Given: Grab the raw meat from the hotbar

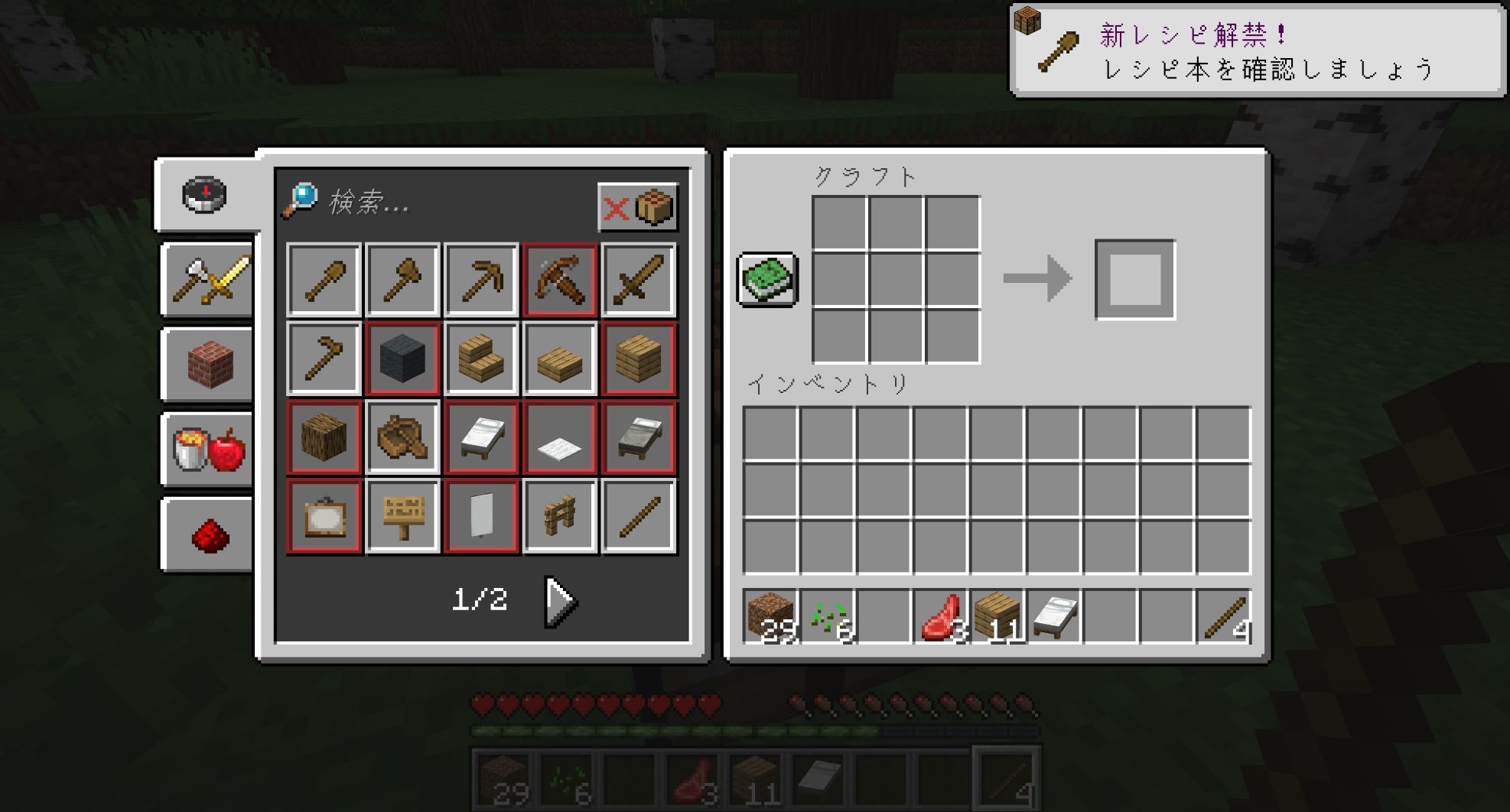Looking at the screenshot, I should 941,616.
